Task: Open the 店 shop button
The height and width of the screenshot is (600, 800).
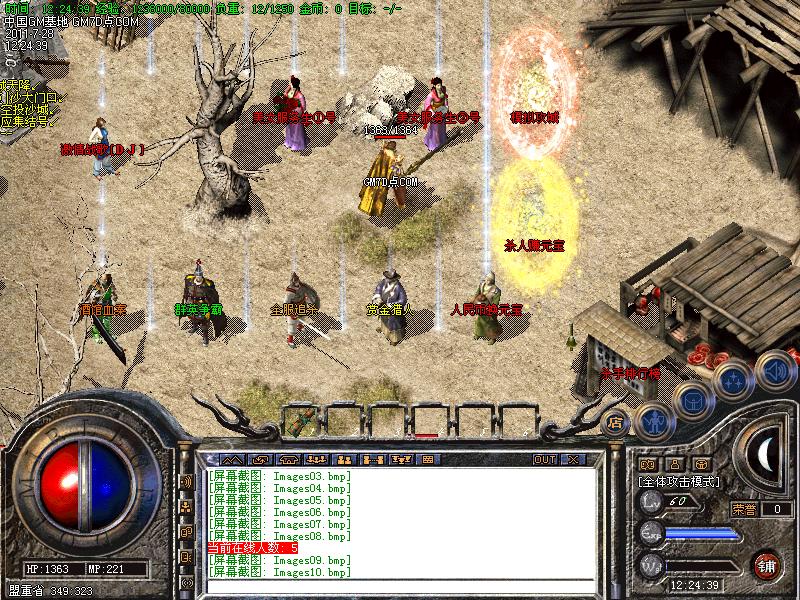Action: (x=616, y=422)
